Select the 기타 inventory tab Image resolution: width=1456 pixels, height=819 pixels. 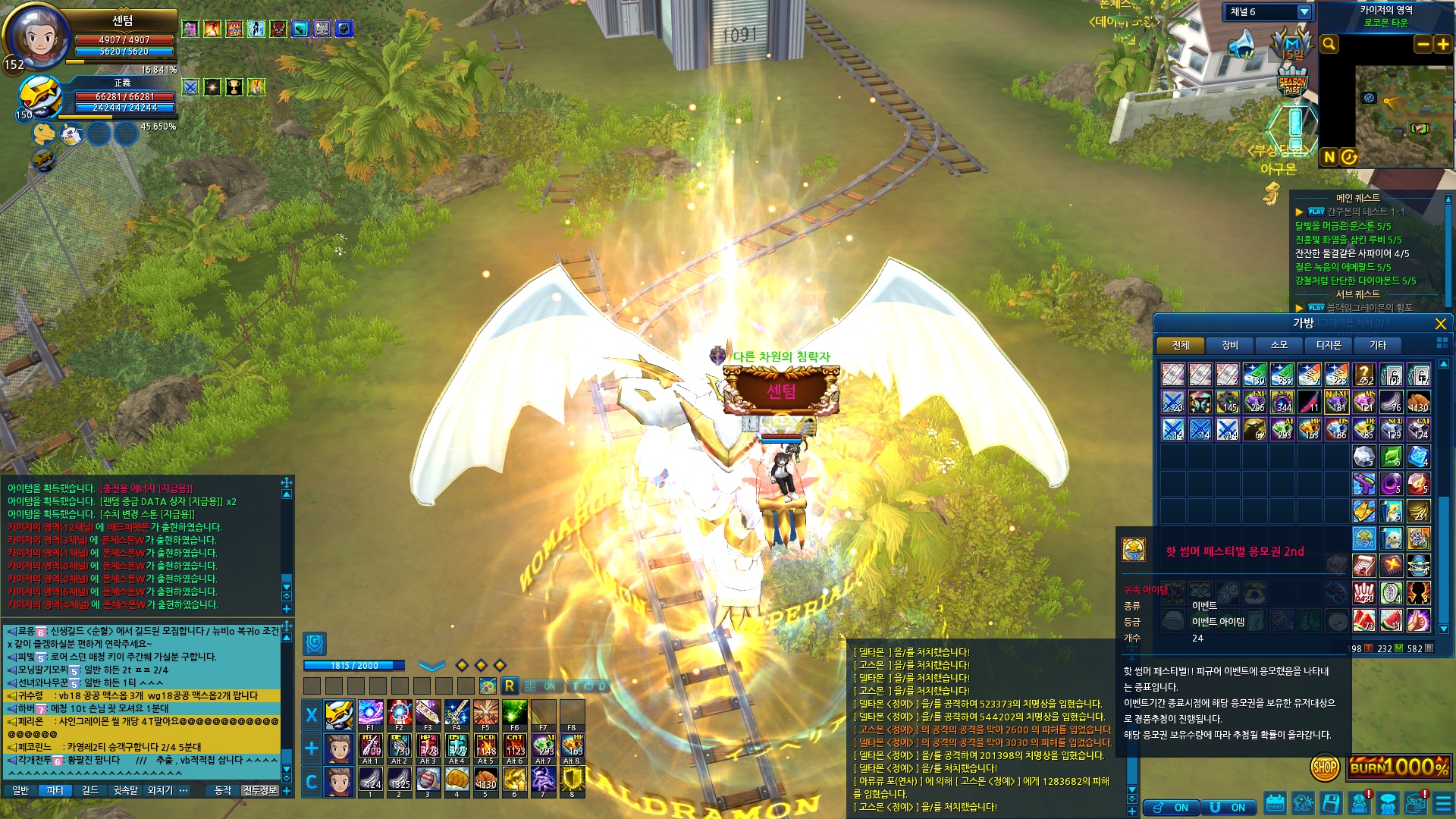[1377, 346]
